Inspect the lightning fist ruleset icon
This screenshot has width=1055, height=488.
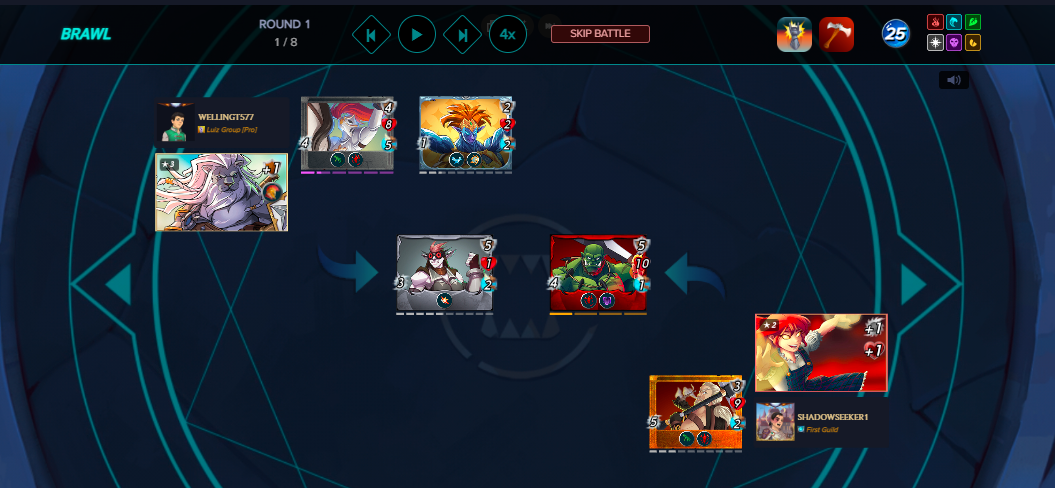pos(794,34)
